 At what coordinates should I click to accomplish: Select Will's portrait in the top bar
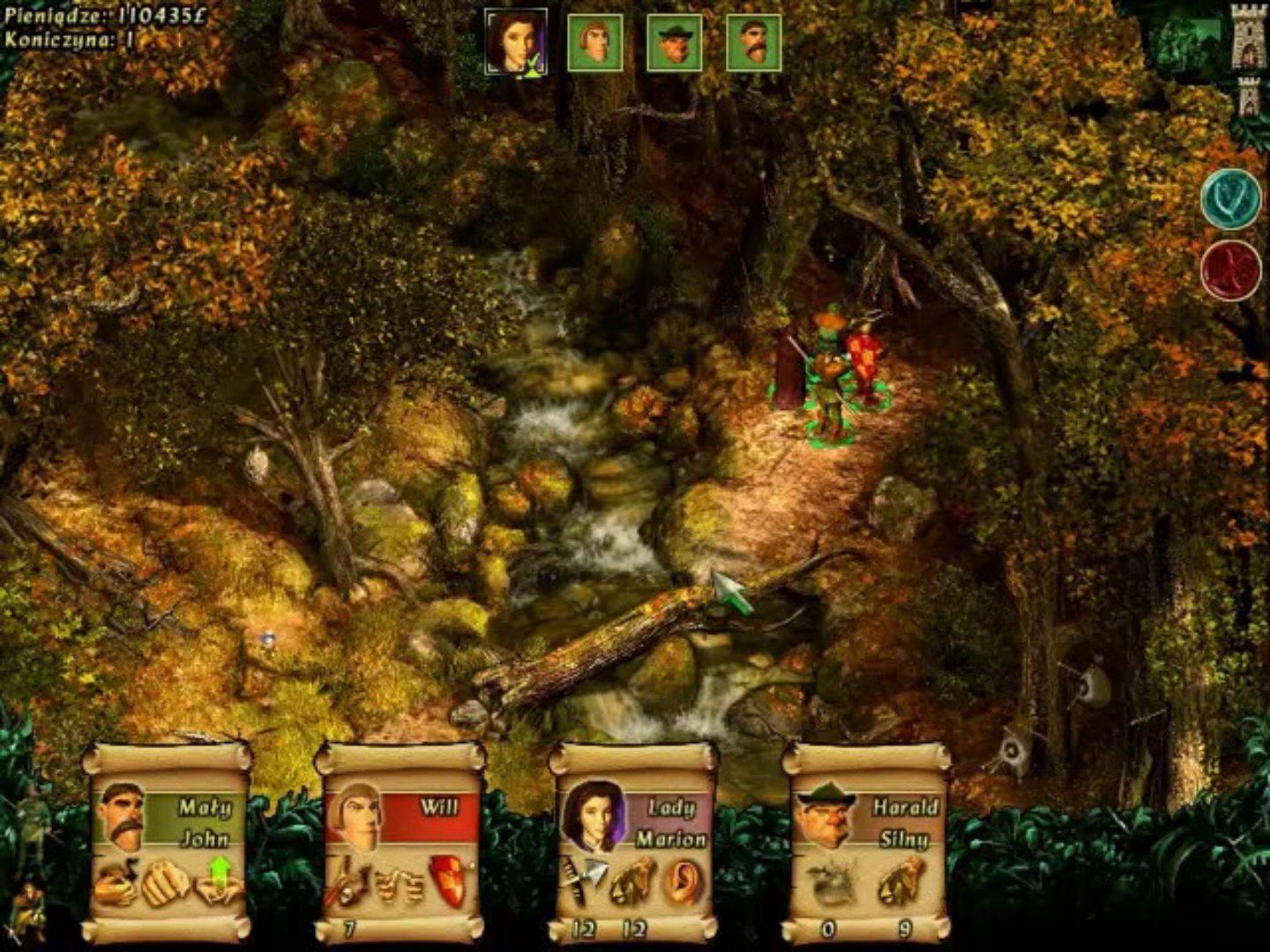[595, 42]
